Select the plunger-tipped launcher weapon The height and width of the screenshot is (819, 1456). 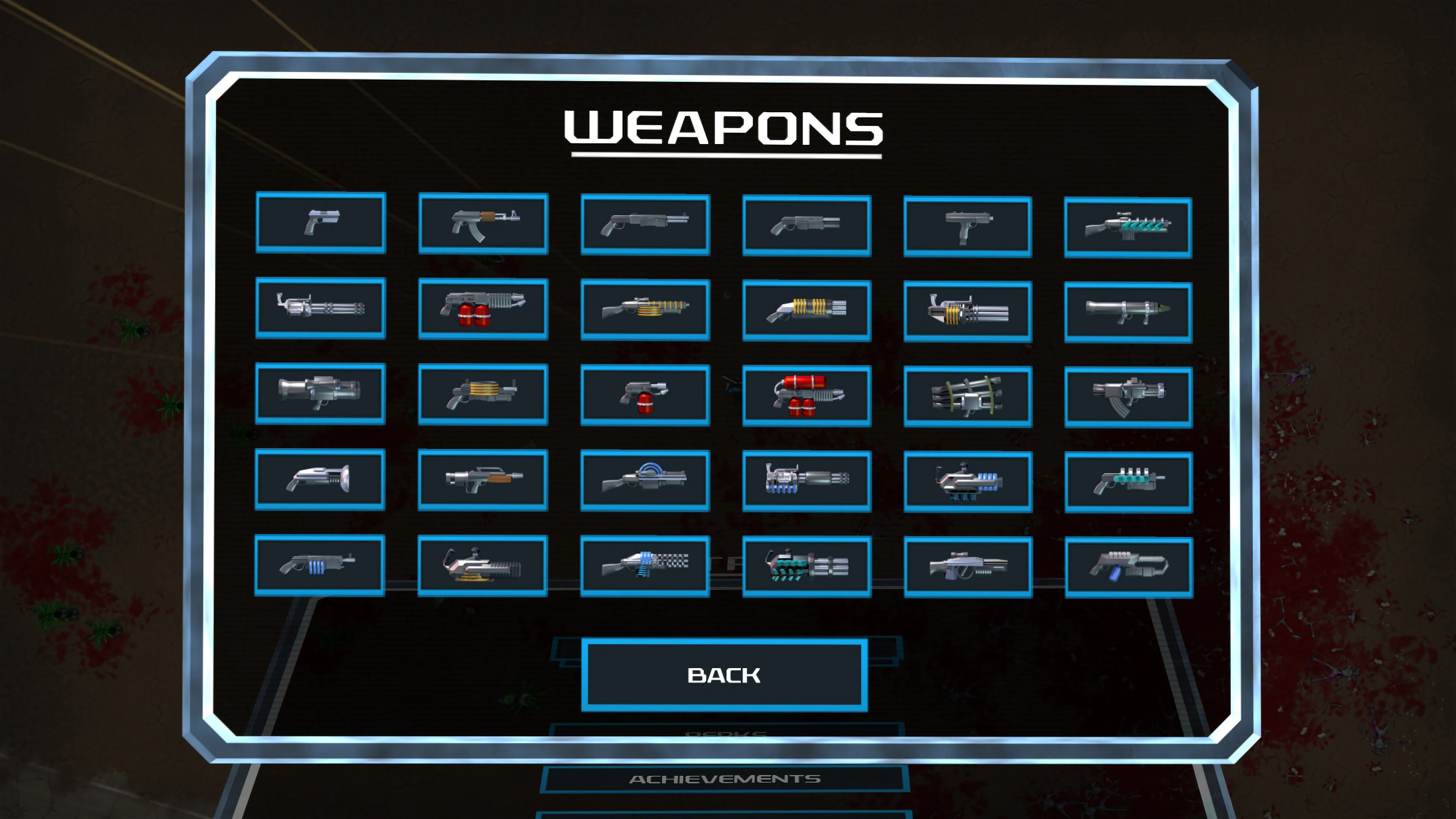[x=320, y=480]
